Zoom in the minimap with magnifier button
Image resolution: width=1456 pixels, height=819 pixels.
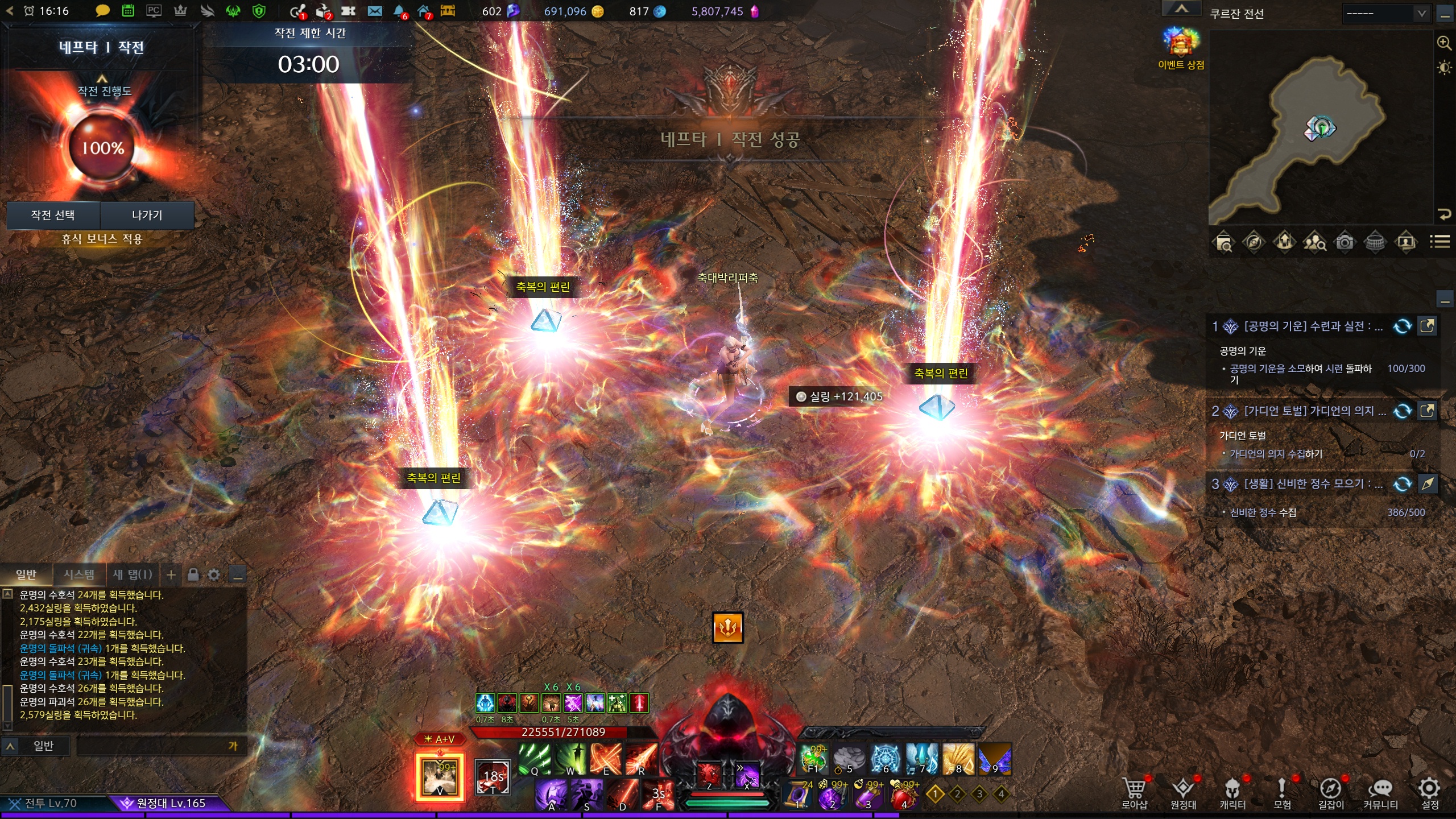click(x=1443, y=43)
